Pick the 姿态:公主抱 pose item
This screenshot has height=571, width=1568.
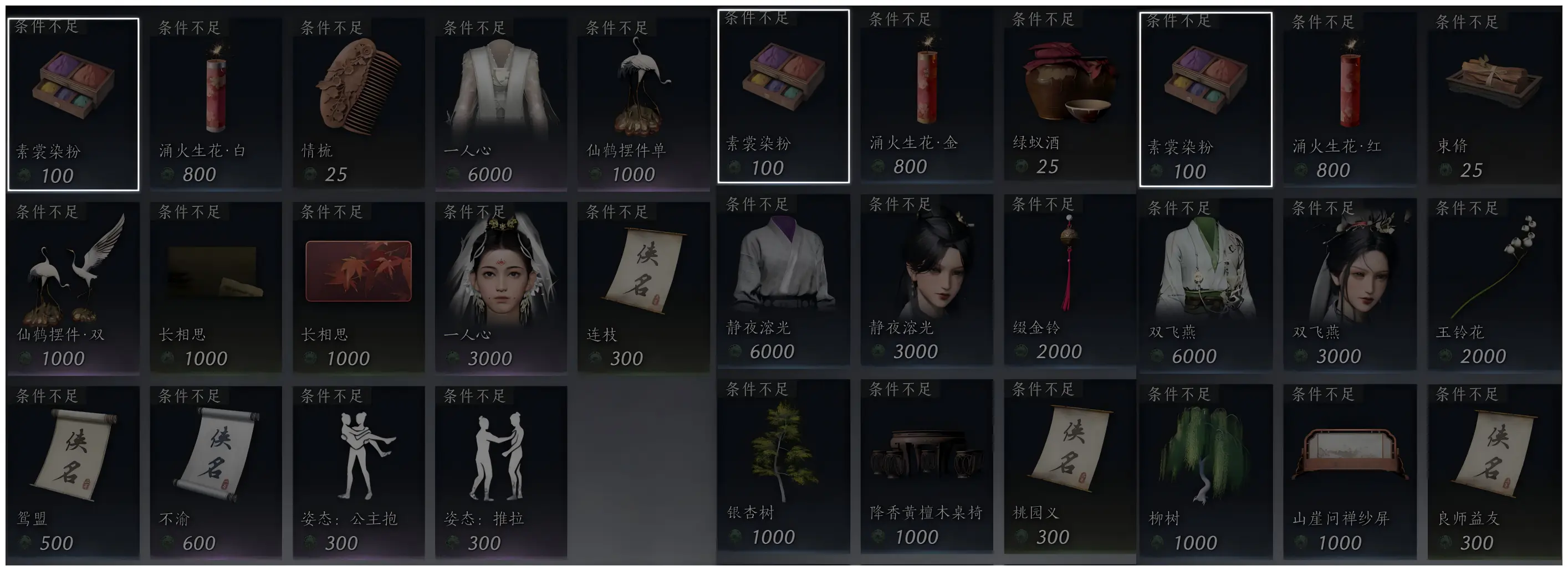(359, 471)
